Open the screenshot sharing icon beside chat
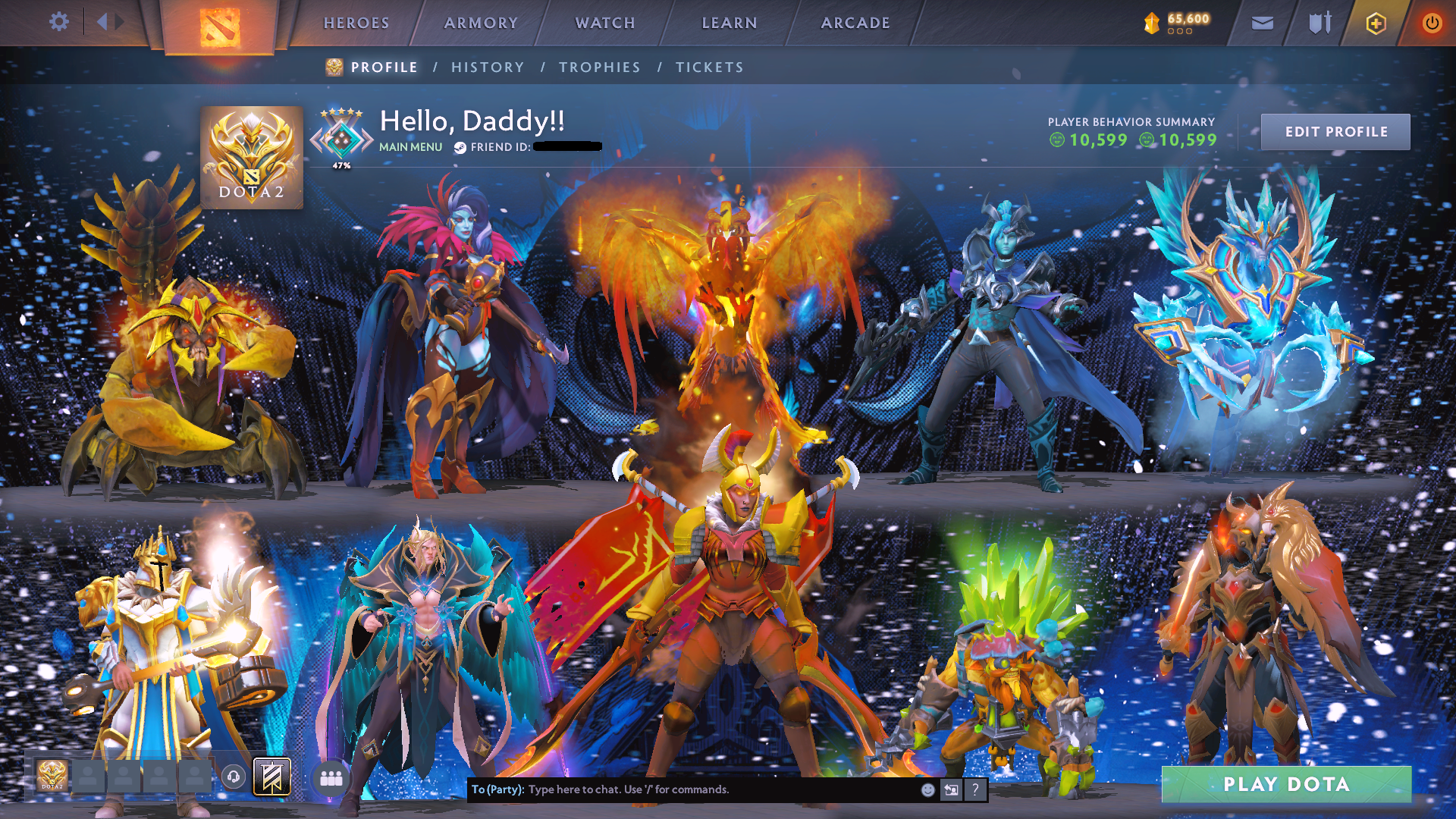The width and height of the screenshot is (1456, 819). [x=950, y=790]
